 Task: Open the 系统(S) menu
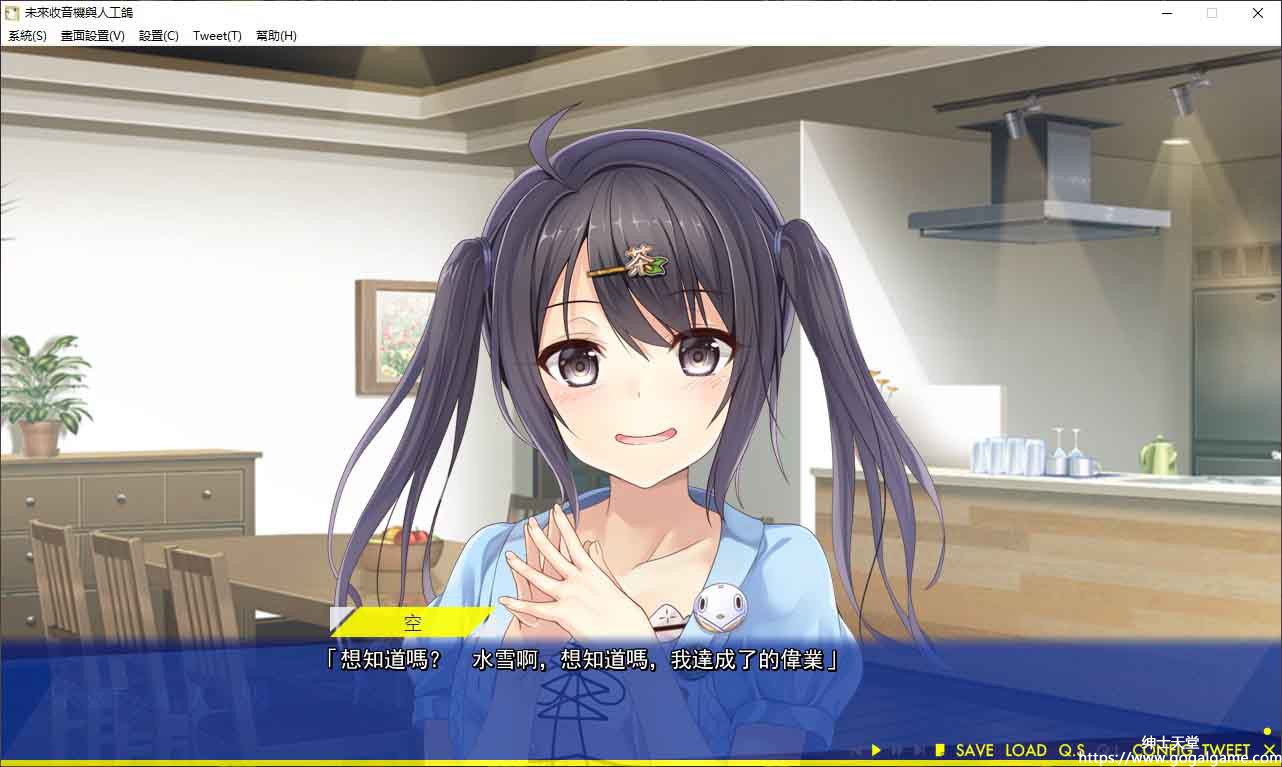[x=27, y=36]
